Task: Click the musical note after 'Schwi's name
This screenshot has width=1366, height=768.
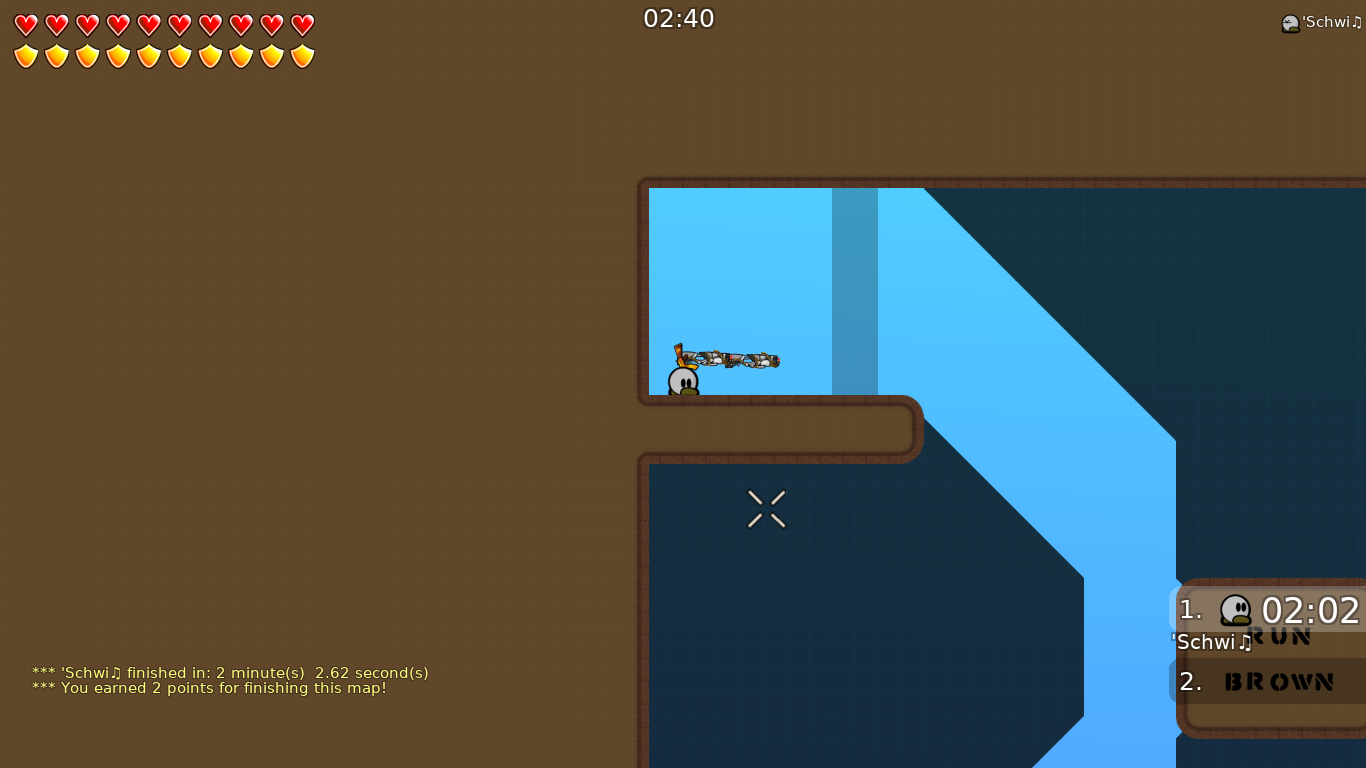Action: 1358,21
